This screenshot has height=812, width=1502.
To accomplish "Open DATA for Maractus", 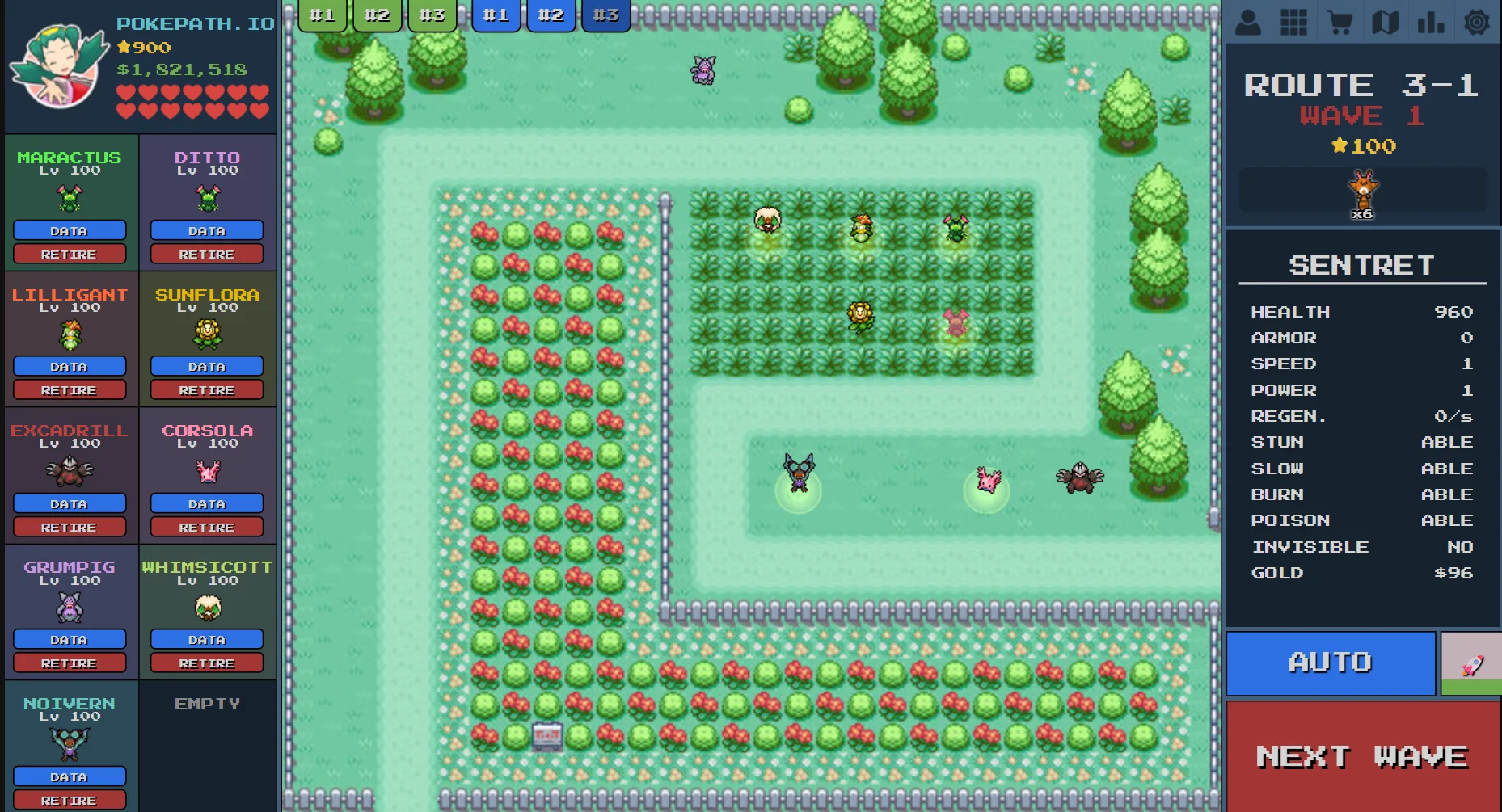I will pyautogui.click(x=70, y=230).
